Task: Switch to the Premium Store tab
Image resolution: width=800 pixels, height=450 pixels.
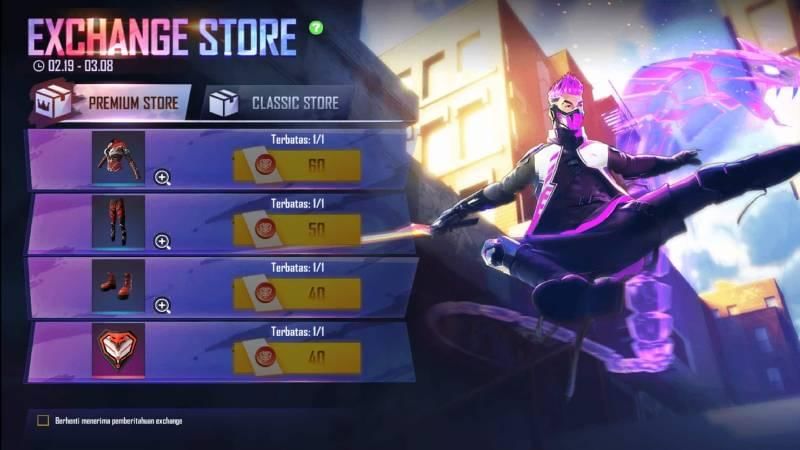Action: pyautogui.click(x=110, y=103)
